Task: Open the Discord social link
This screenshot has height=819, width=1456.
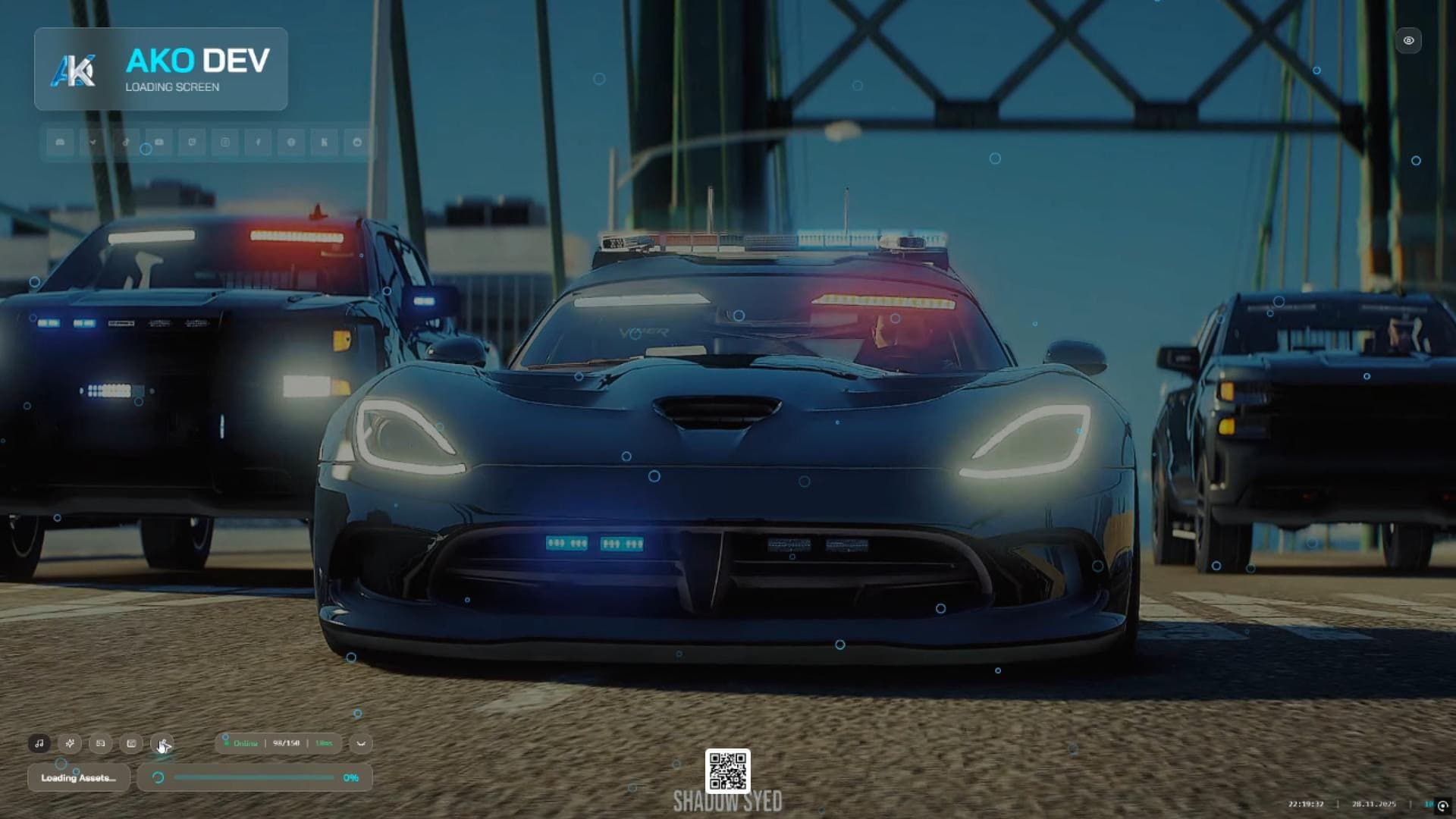Action: click(60, 142)
